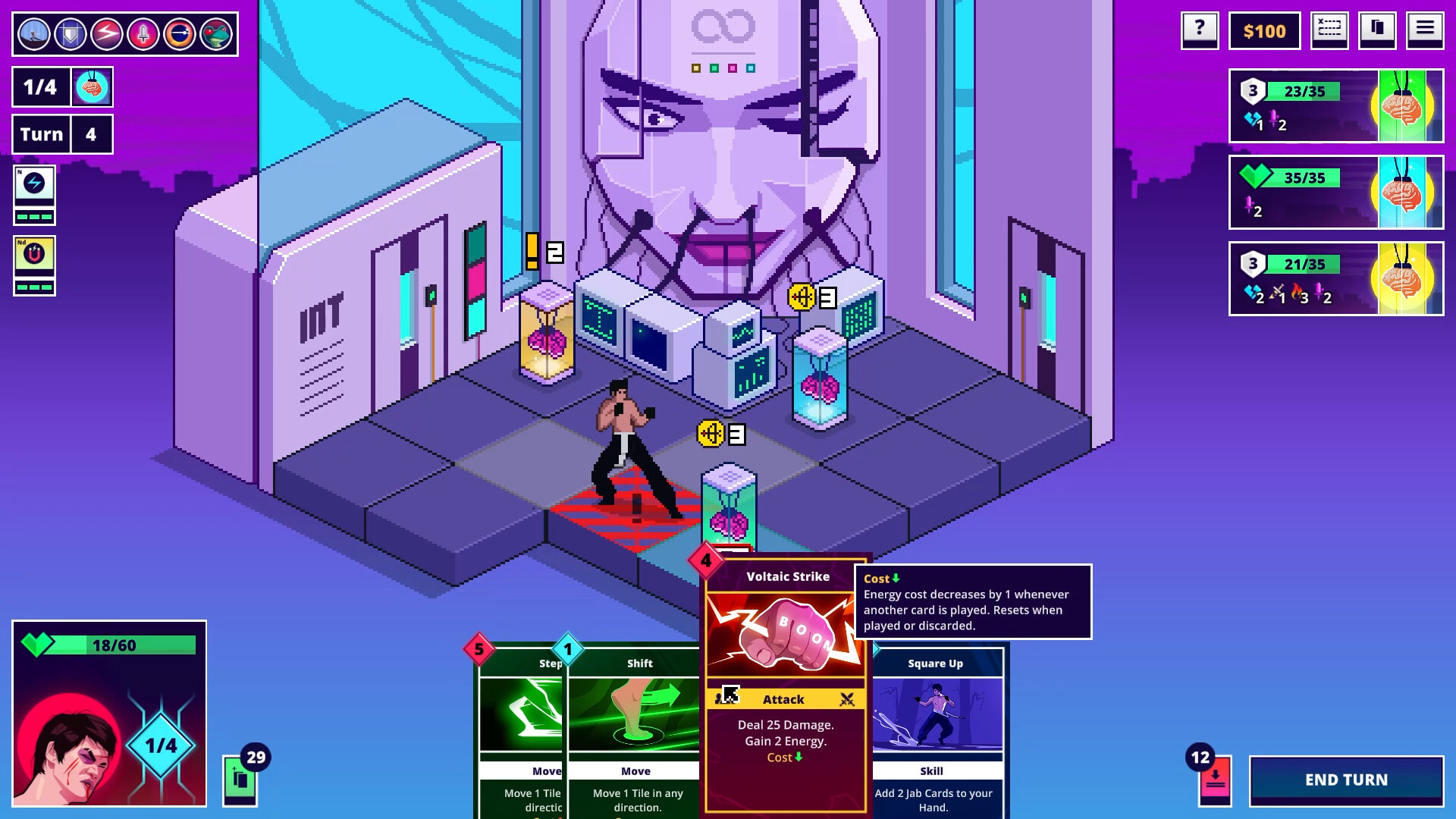Click the question mark help icon
The width and height of the screenshot is (1456, 819).
tap(1199, 30)
